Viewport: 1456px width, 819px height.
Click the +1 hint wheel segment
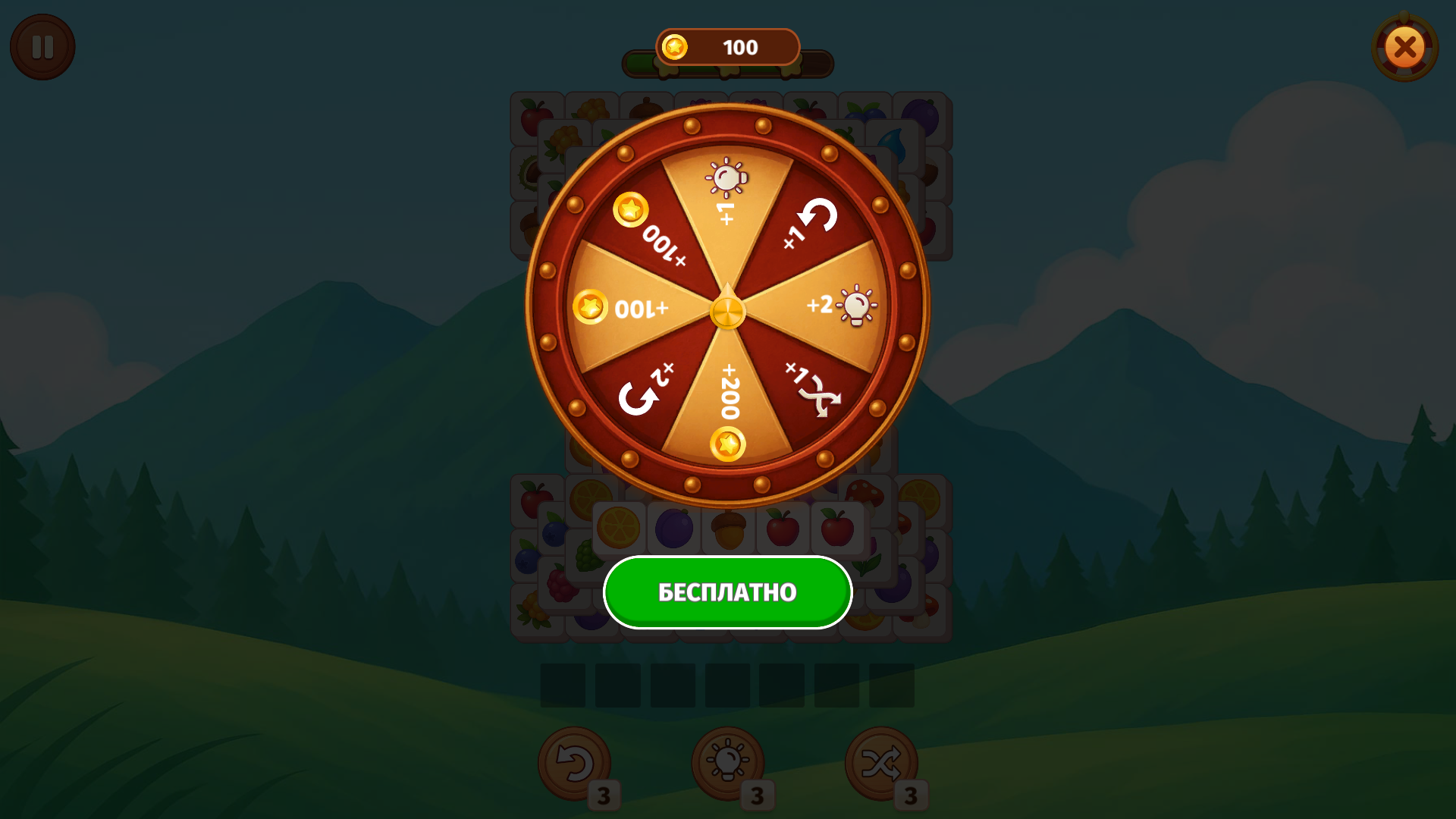[x=726, y=197]
